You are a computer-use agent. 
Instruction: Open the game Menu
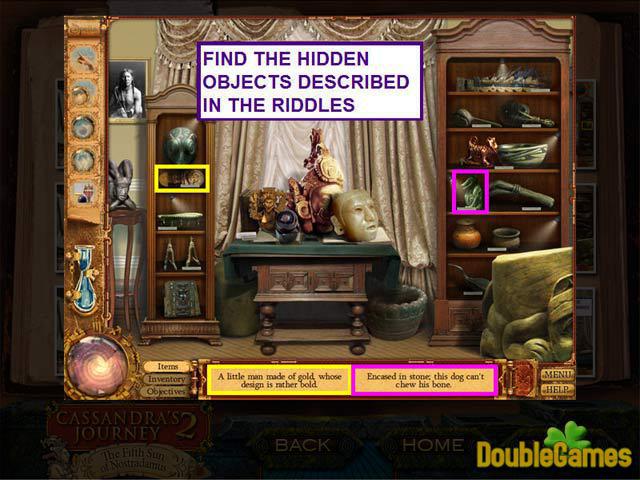coord(556,374)
